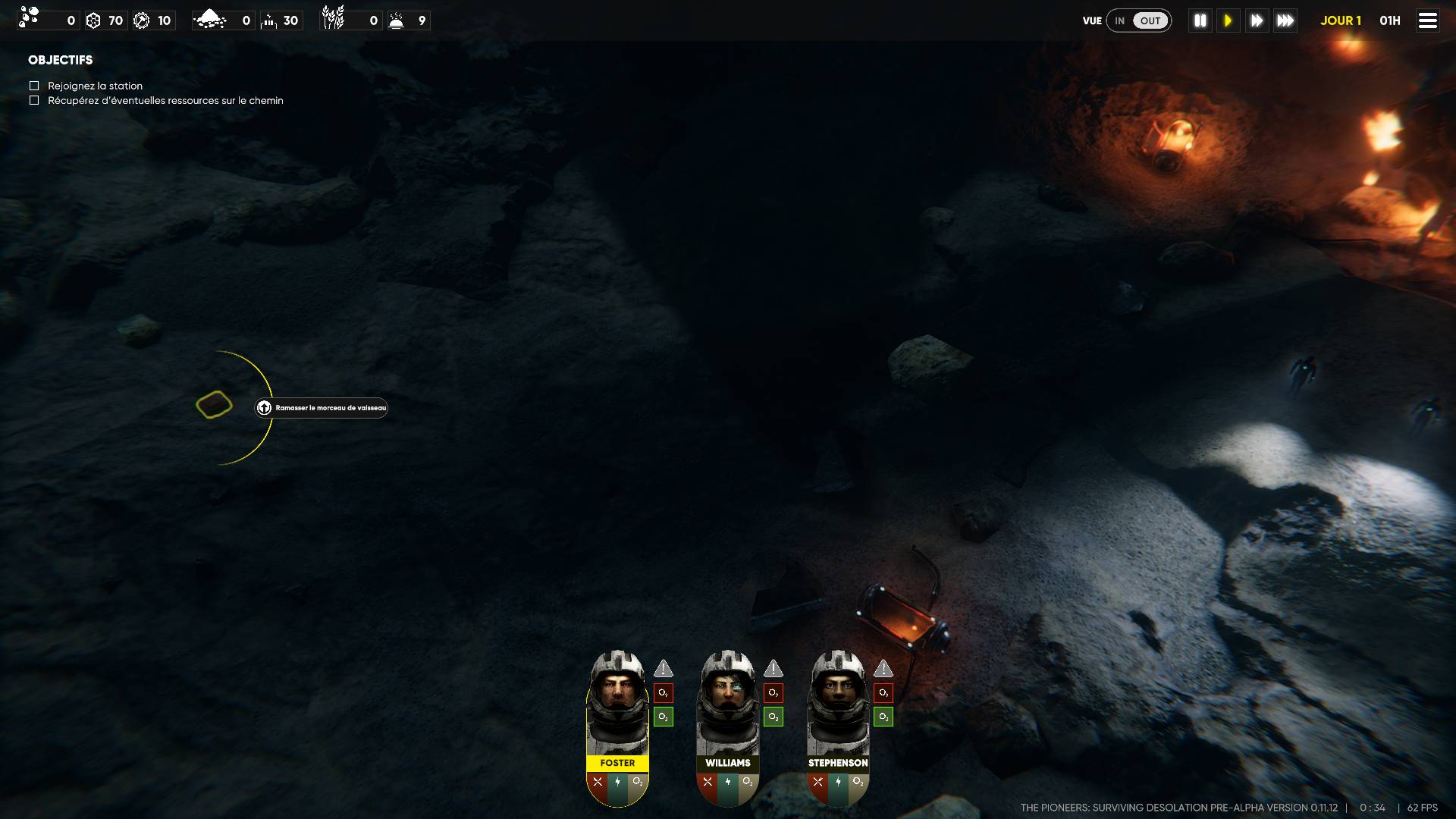Click Williams' green O2 status icon
1456x819 pixels.
(773, 717)
